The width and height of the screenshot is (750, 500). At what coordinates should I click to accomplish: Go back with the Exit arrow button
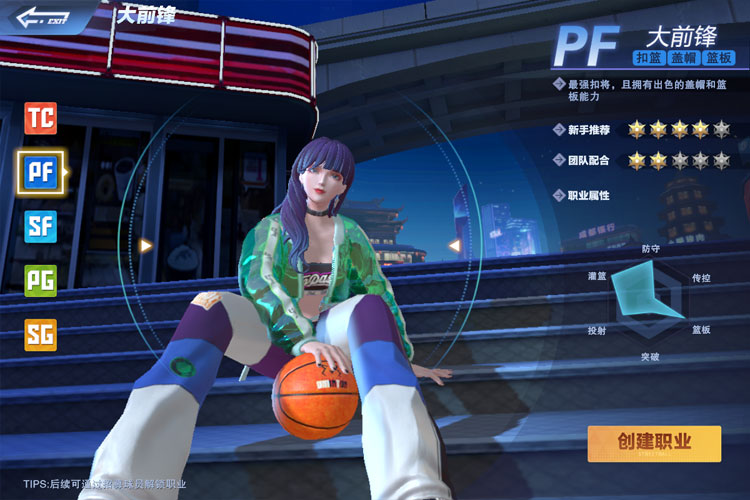(41, 17)
